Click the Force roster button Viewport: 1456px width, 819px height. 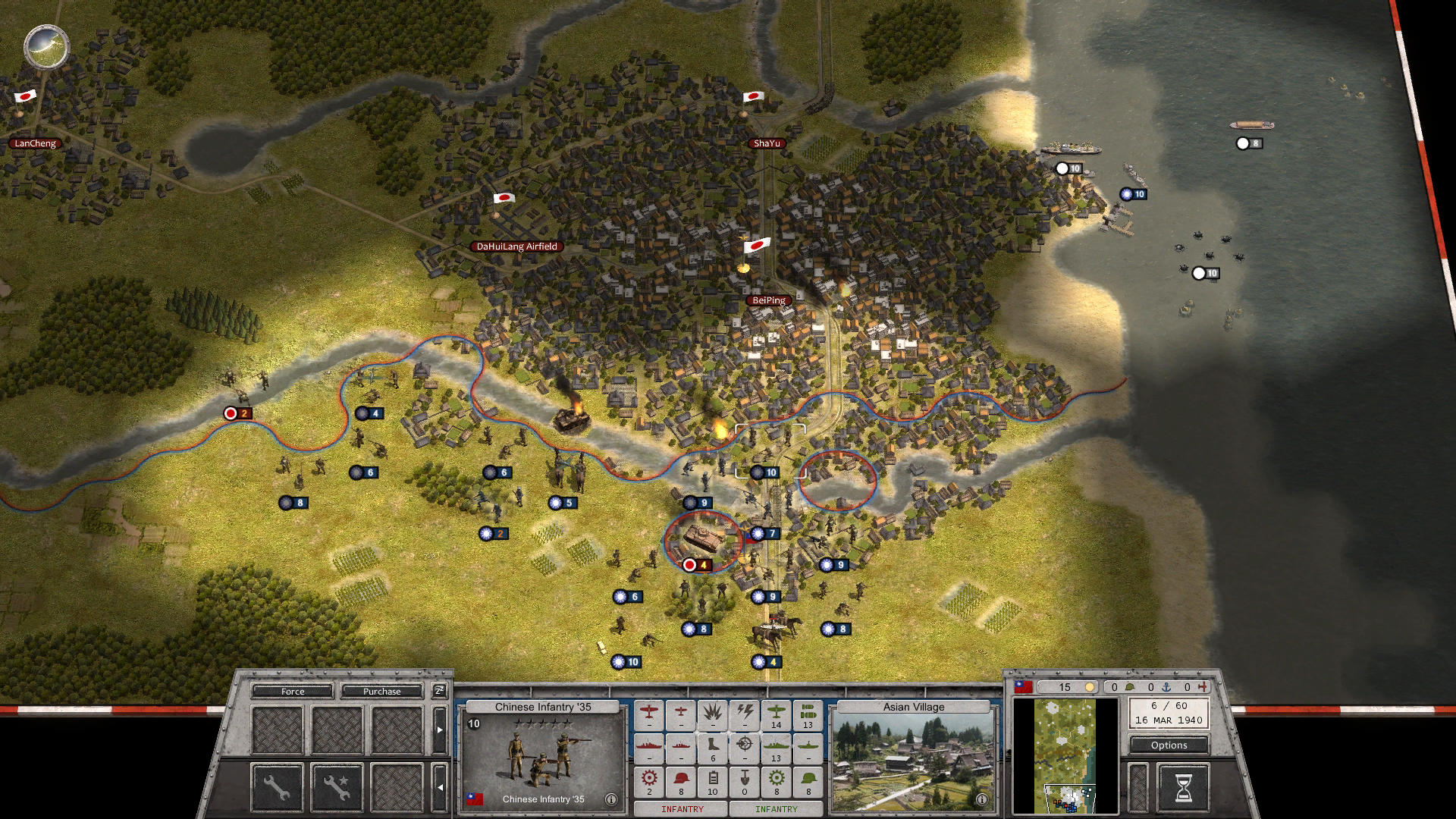pos(293,691)
